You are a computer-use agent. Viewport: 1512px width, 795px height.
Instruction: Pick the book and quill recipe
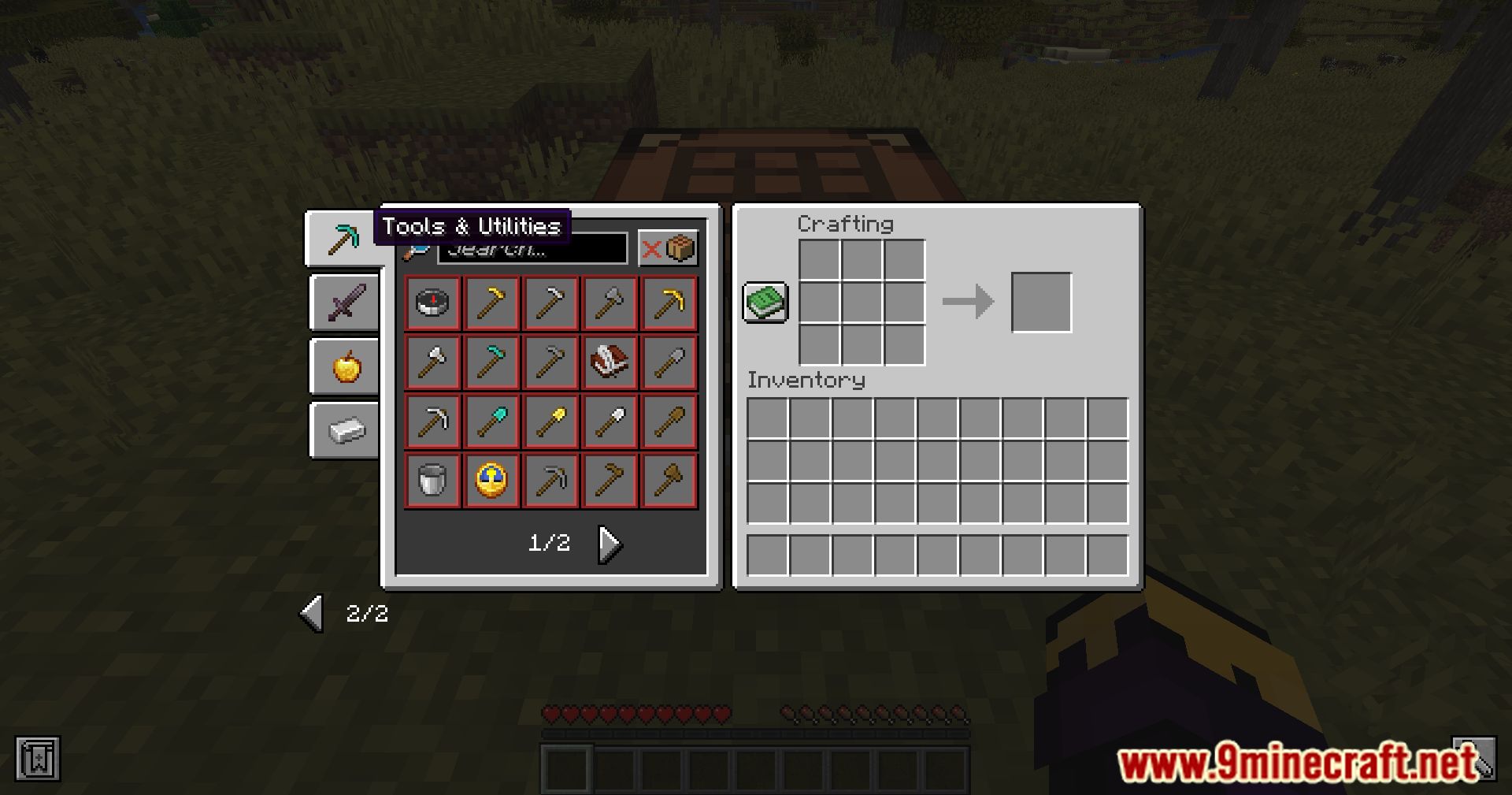(x=610, y=362)
